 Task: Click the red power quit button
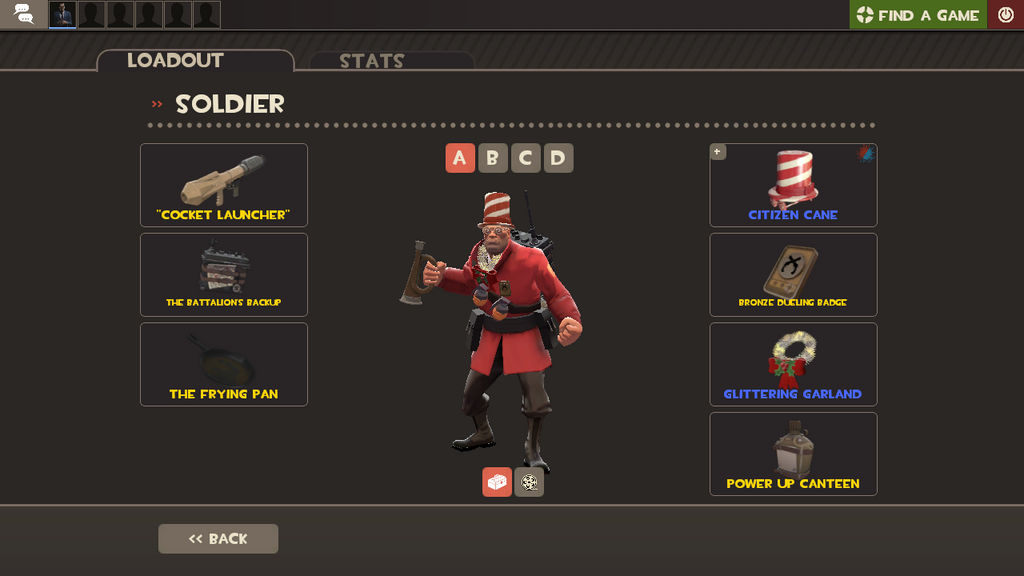pos(1005,15)
